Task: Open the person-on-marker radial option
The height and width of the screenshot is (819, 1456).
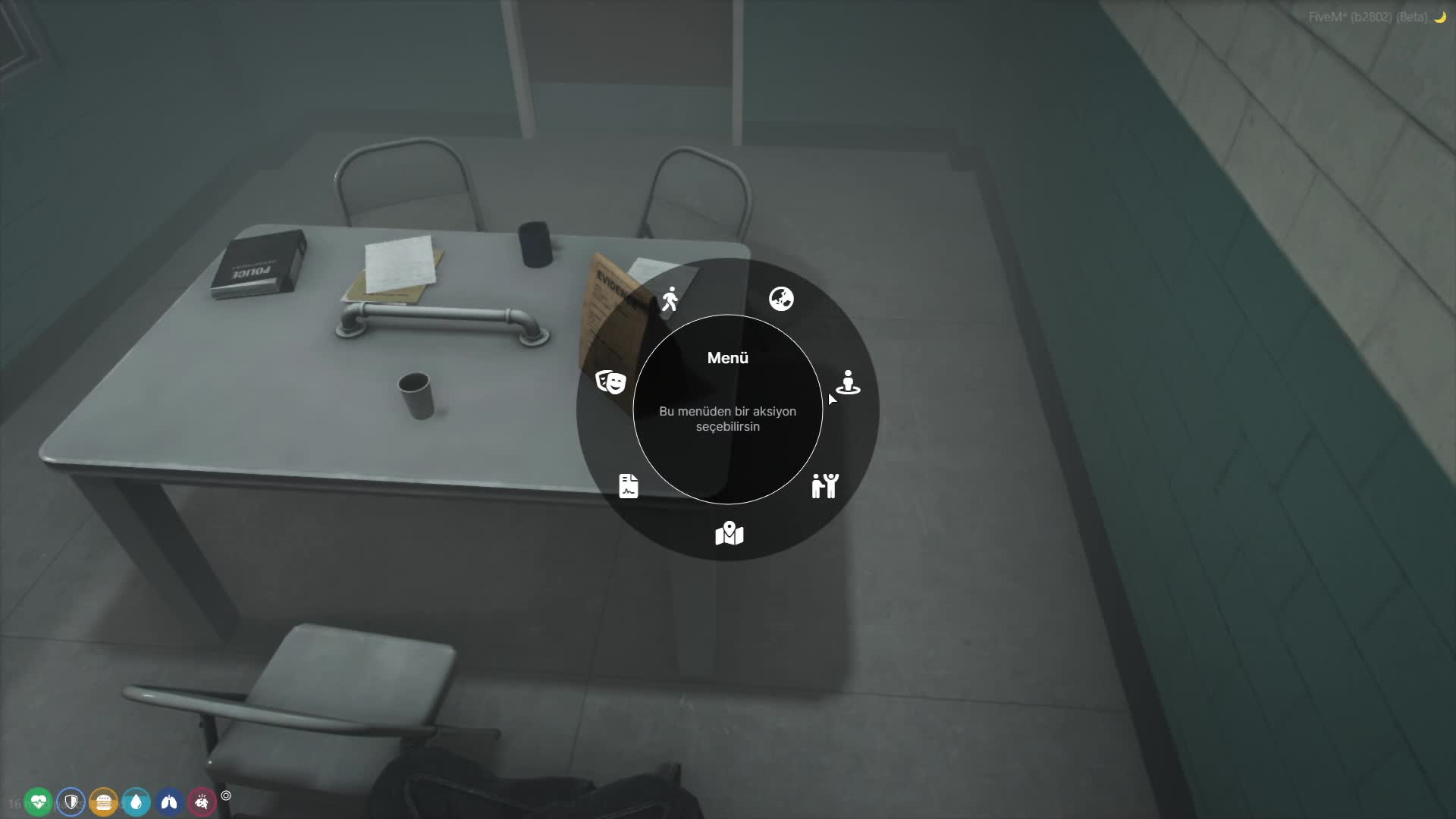Action: tap(848, 382)
